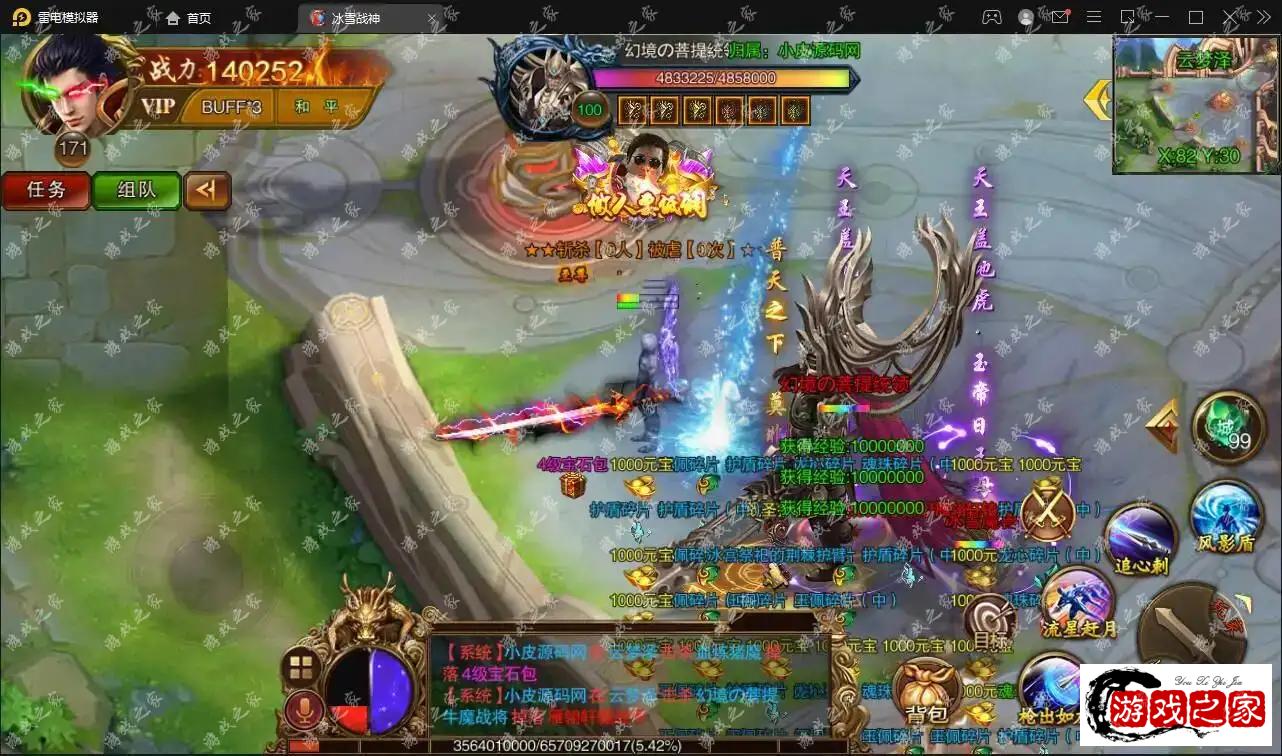Cast the 追心刺 skill
Viewport: 1282px width, 756px height.
click(1139, 540)
